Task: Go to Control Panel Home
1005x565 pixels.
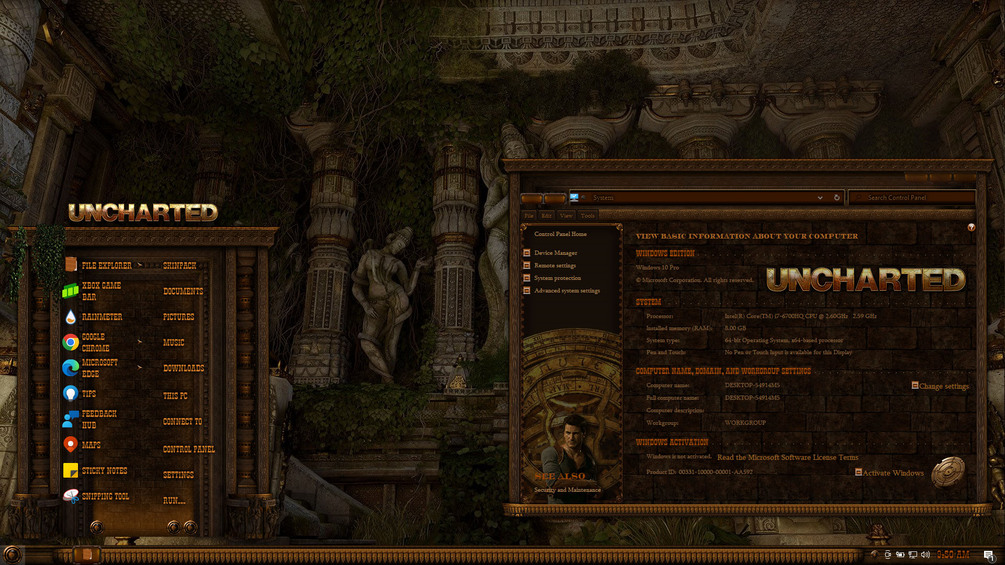Action: coord(560,234)
